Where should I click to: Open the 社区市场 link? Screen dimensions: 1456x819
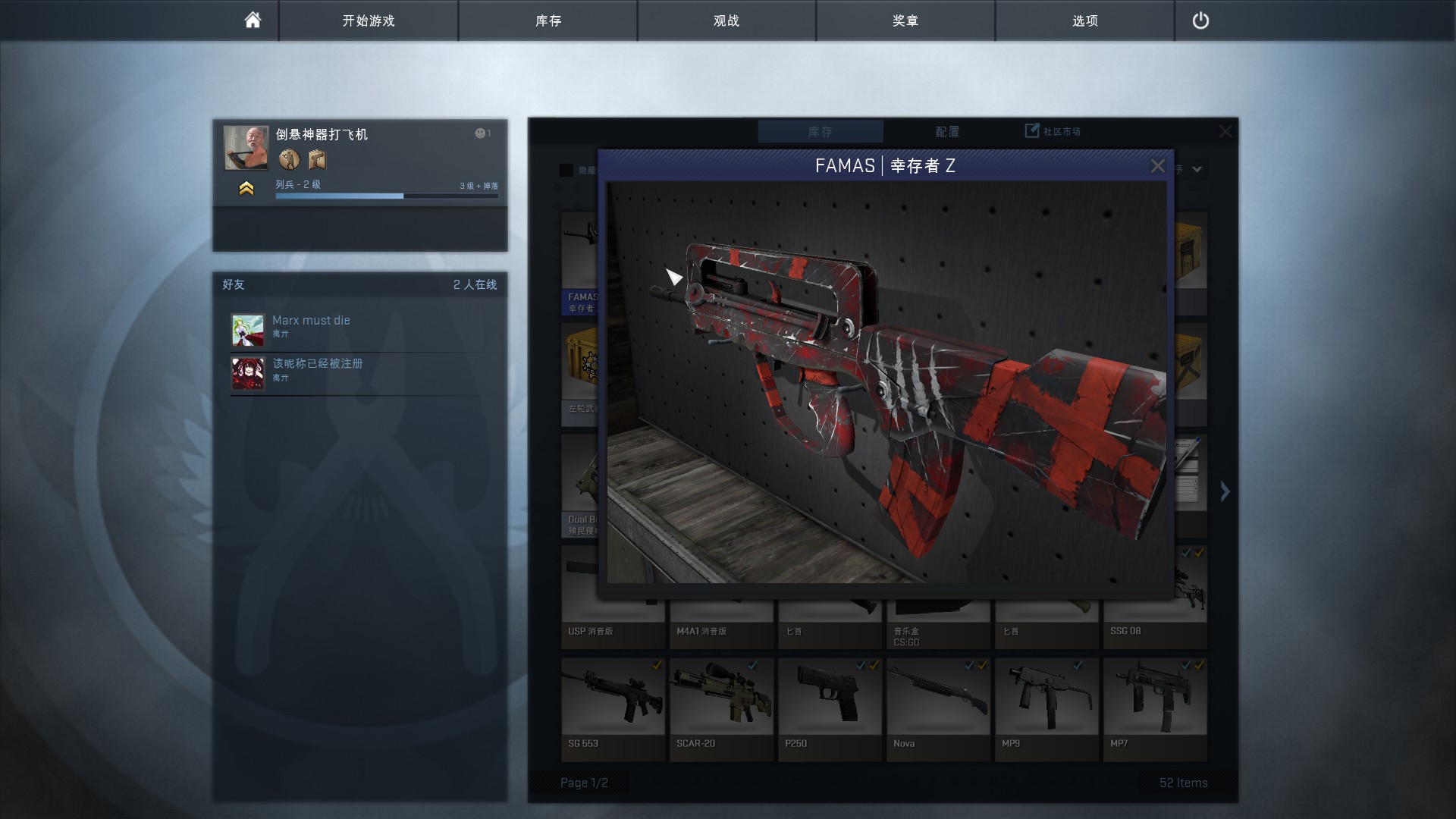[1053, 131]
